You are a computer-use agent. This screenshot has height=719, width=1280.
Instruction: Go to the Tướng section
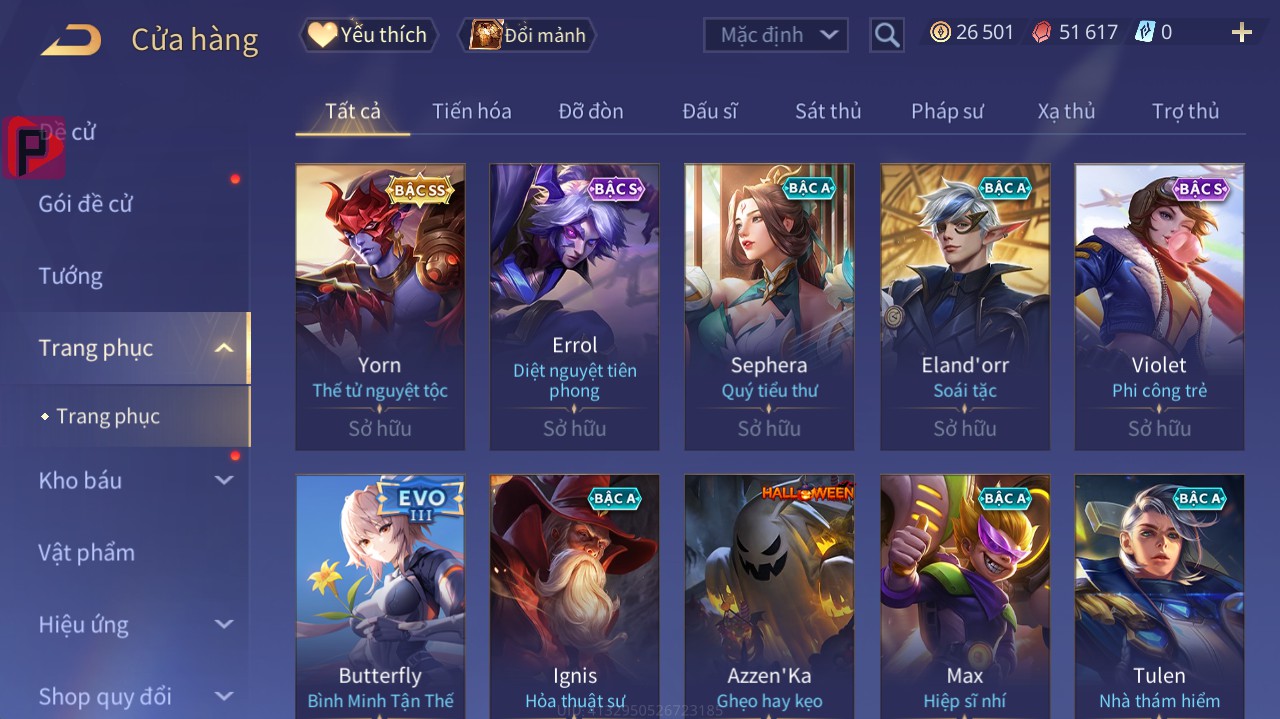(71, 276)
